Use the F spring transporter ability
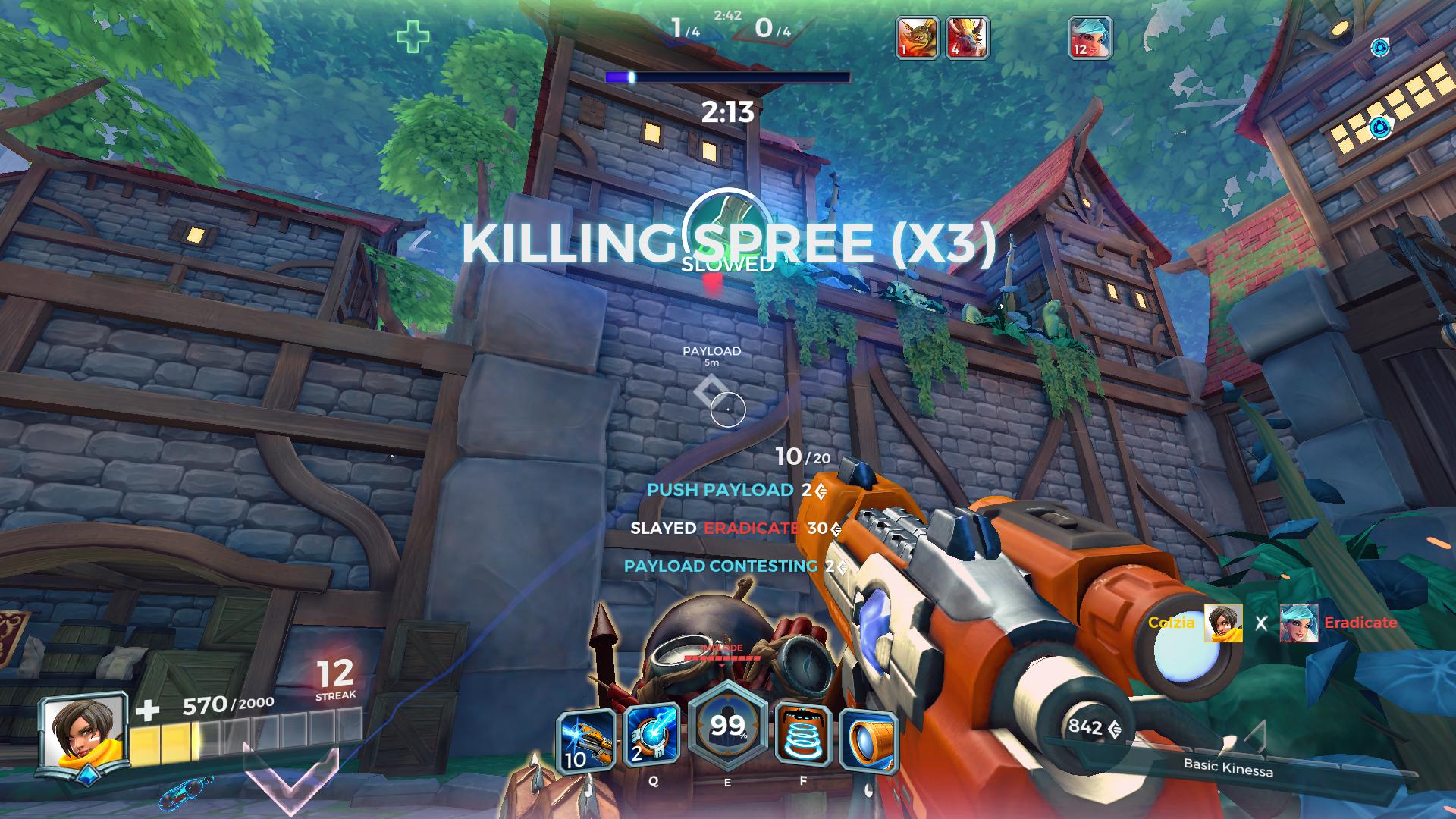The height and width of the screenshot is (819, 1456). 803,737
